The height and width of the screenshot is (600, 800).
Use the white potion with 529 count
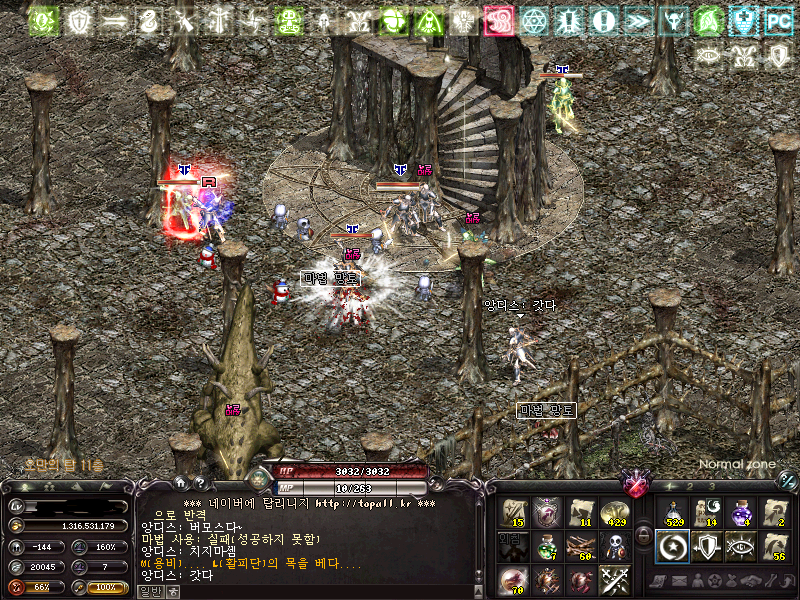click(x=673, y=513)
